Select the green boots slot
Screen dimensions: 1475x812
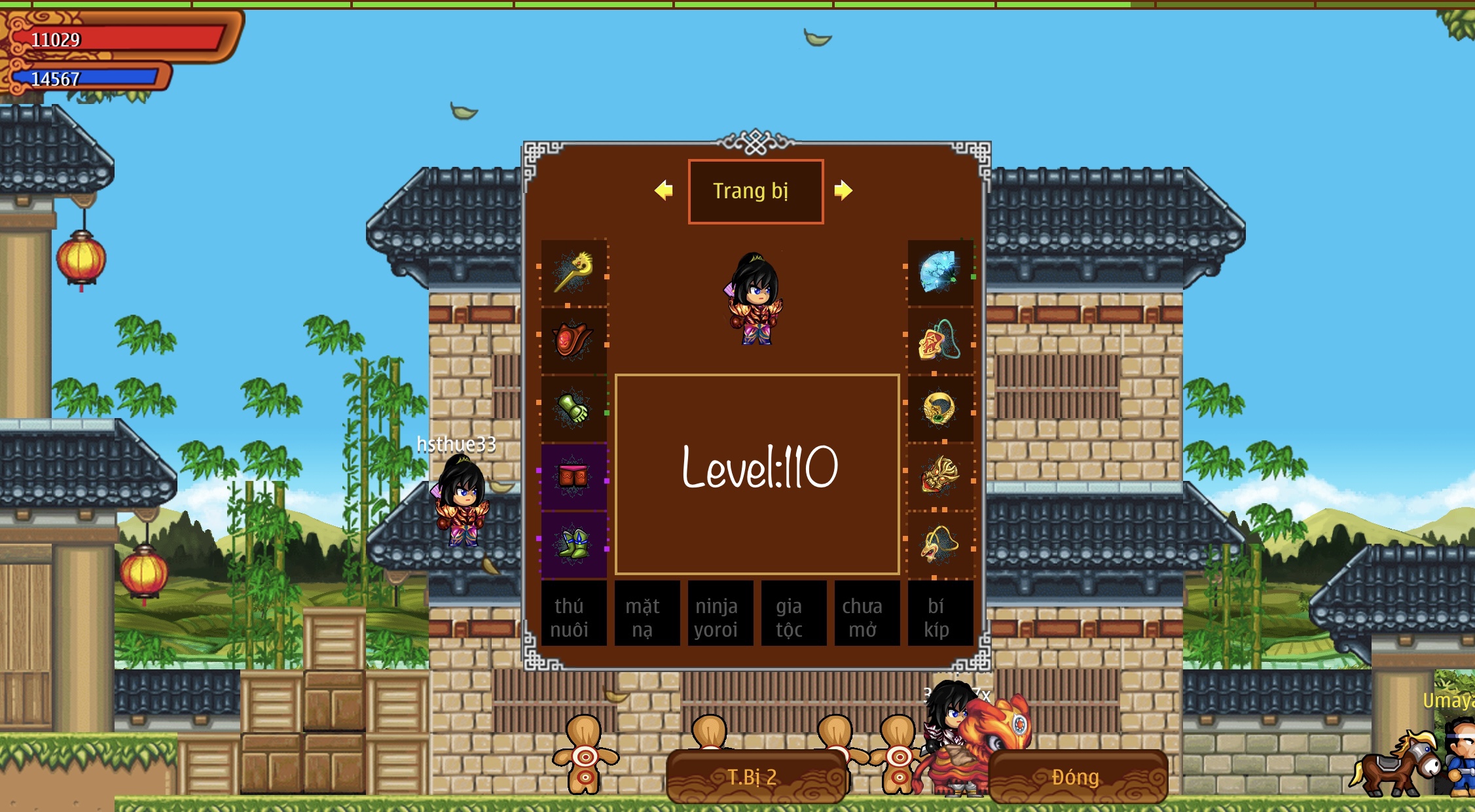click(x=574, y=545)
